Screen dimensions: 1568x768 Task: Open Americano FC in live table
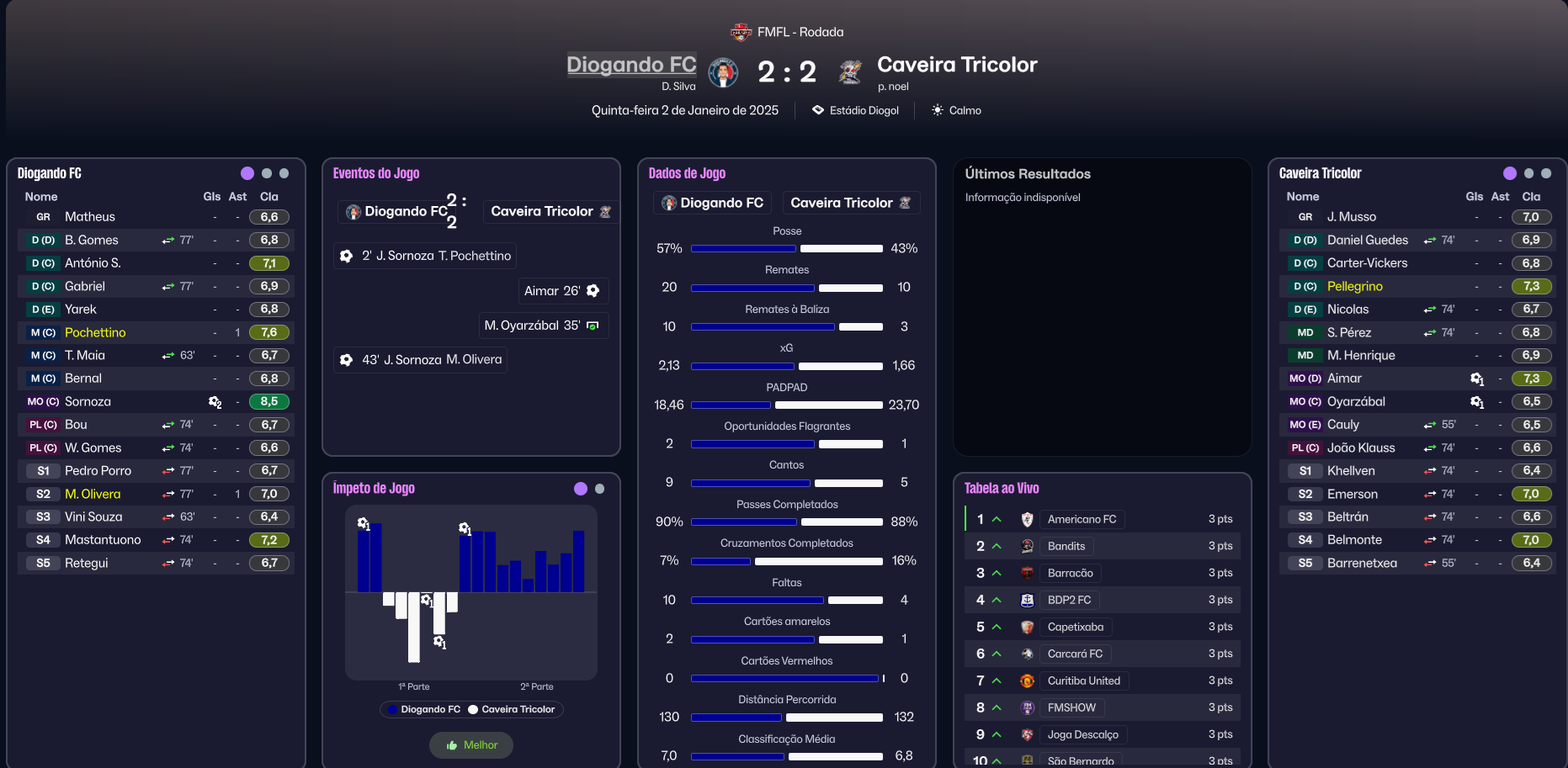(x=1082, y=519)
